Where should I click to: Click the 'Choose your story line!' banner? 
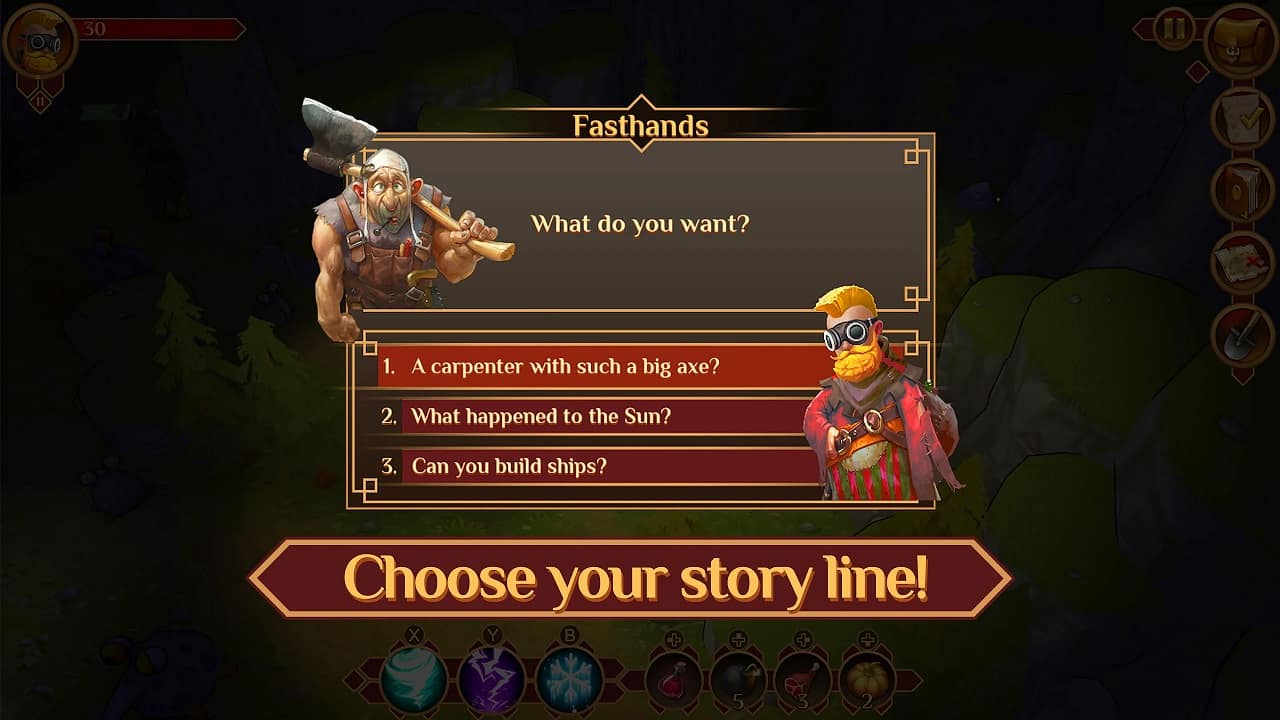click(x=640, y=573)
